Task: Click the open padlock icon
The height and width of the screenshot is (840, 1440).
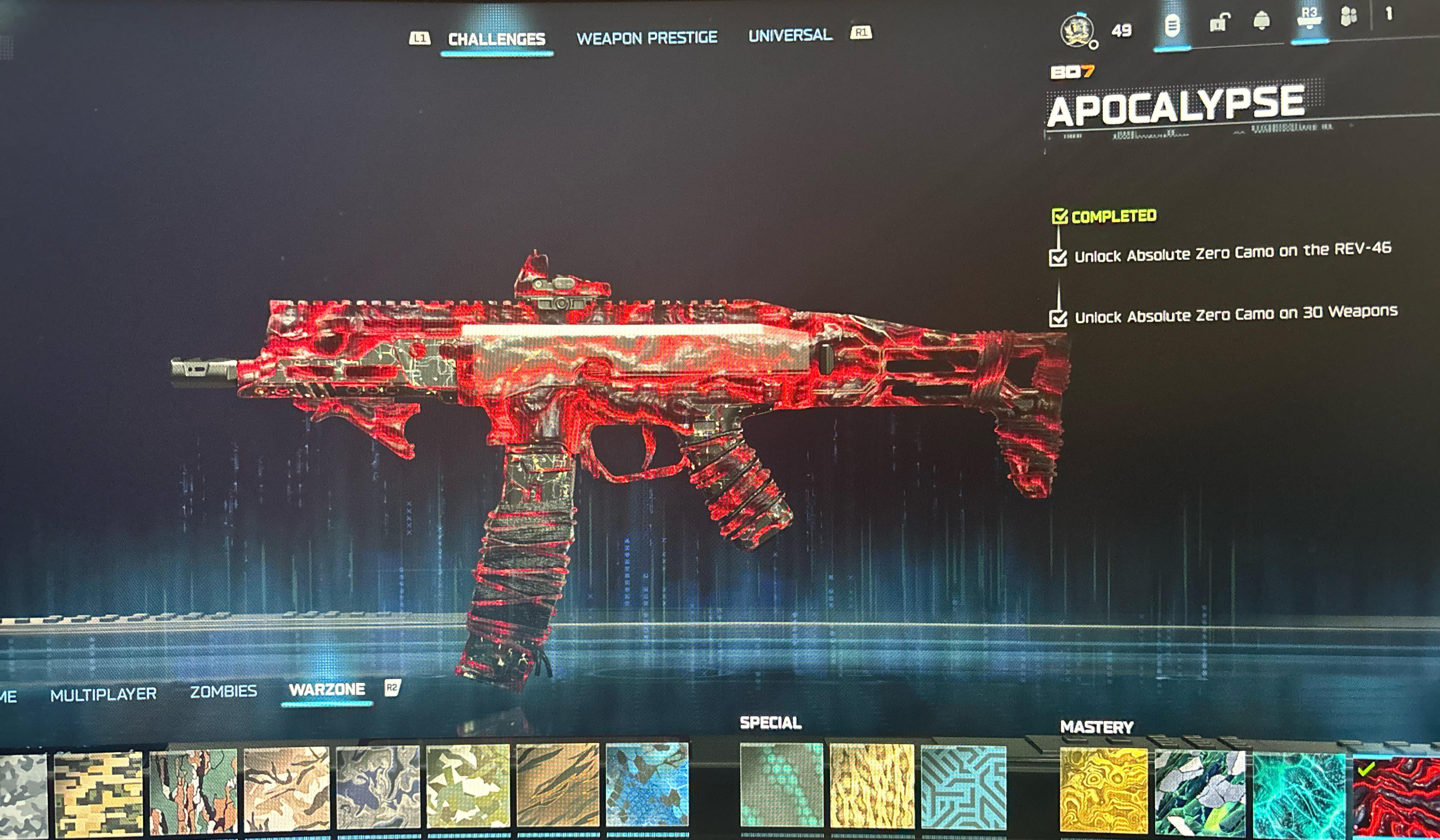Action: [x=1218, y=23]
